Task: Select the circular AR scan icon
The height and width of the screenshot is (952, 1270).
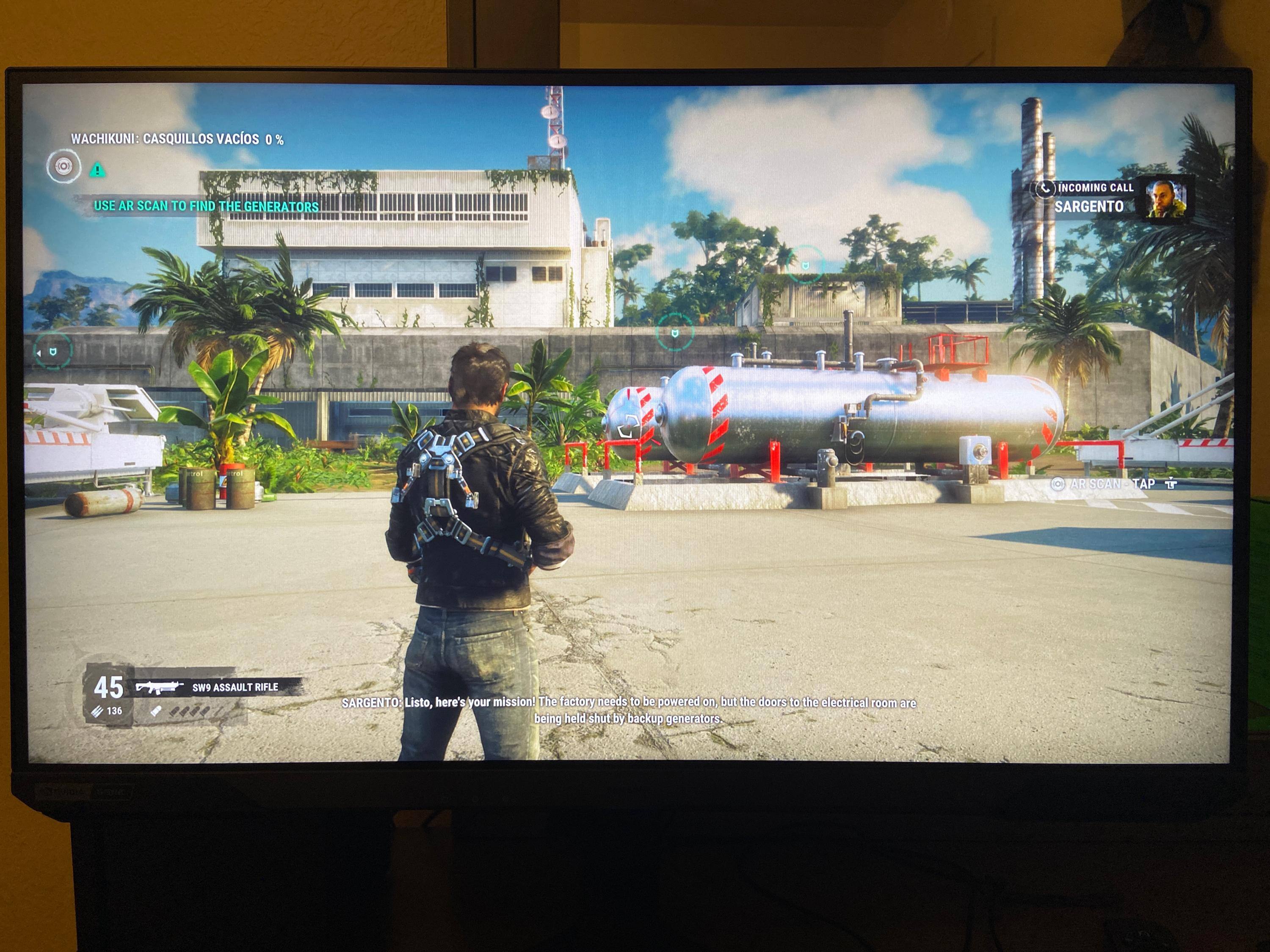Action: 63,166
